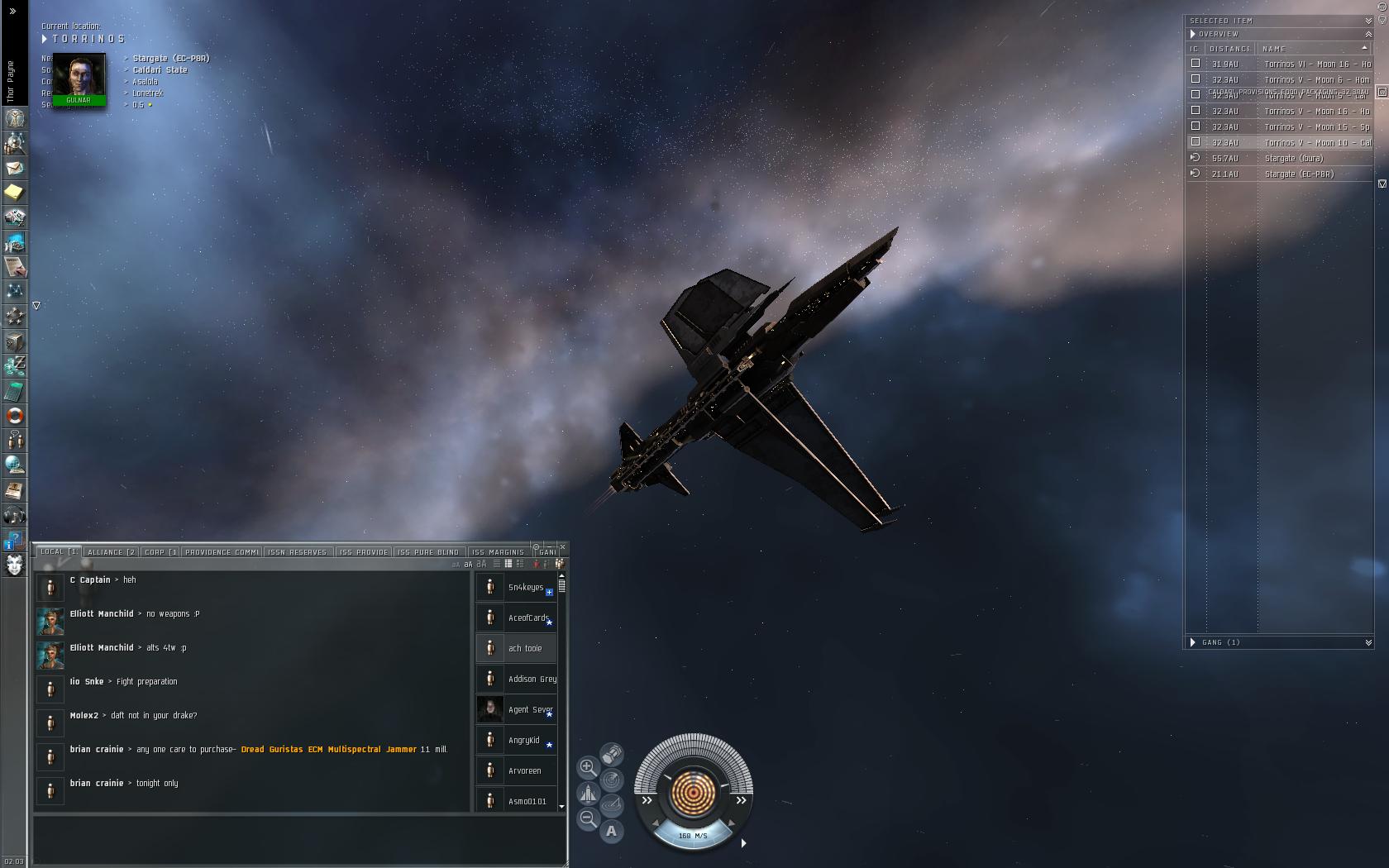The image size is (1389, 868).
Task: Click the zoom-in magnifier button
Action: coord(587,767)
